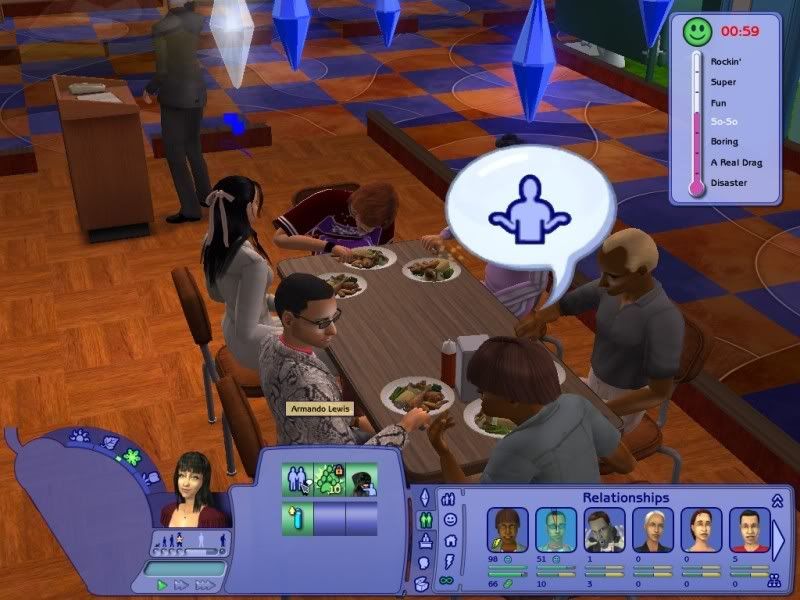Click the queued action showing a dark-haired Sim

click(361, 480)
